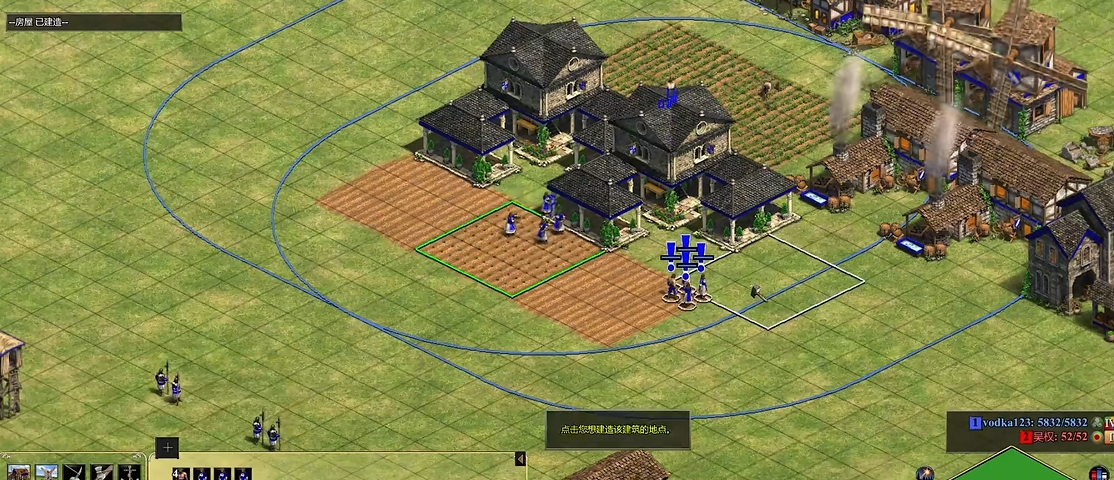Click the green minimap
This screenshot has height=480, width=1114.
[x=1010, y=467]
